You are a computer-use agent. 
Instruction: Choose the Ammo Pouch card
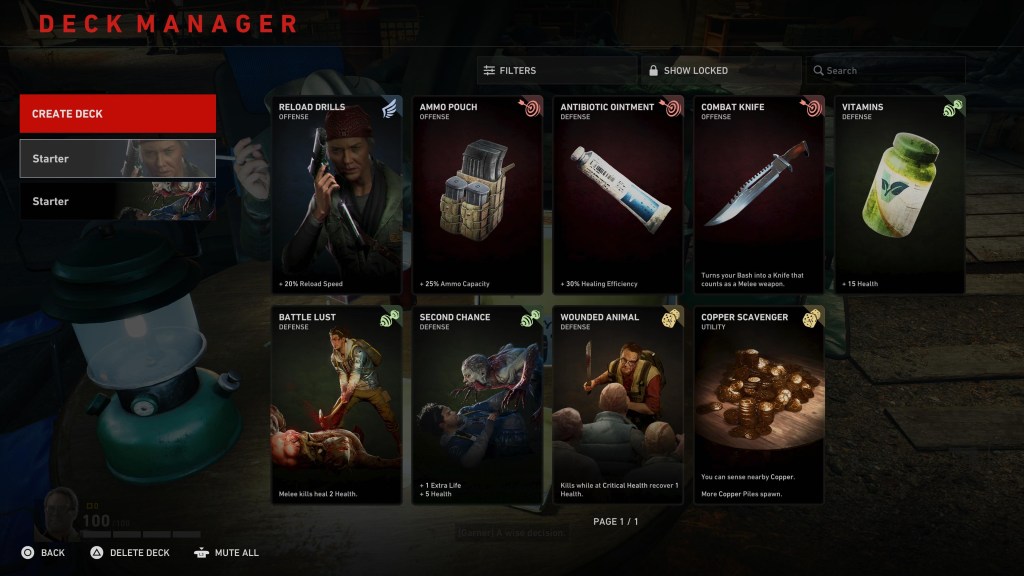[478, 195]
